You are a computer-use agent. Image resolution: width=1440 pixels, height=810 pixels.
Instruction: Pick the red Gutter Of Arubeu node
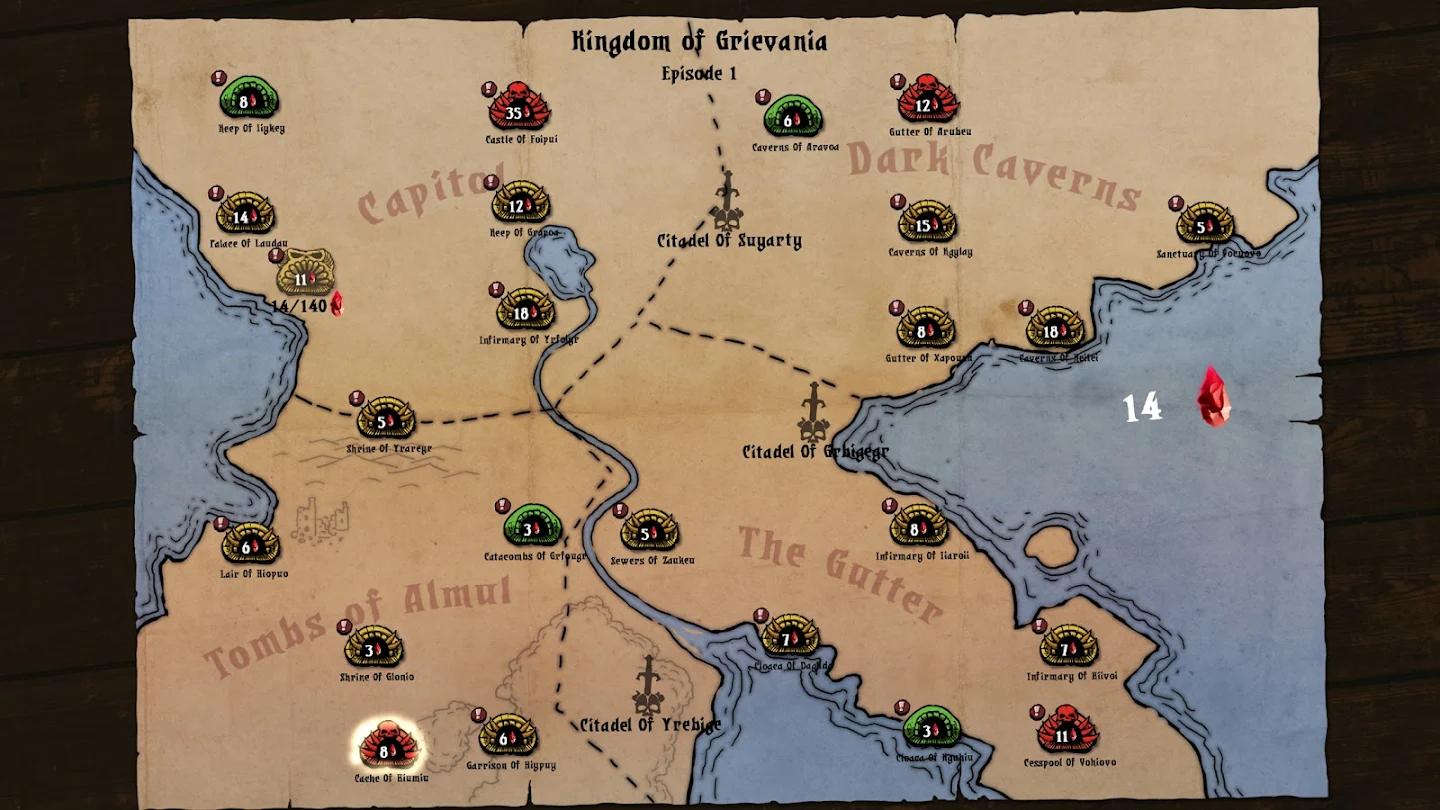click(928, 103)
